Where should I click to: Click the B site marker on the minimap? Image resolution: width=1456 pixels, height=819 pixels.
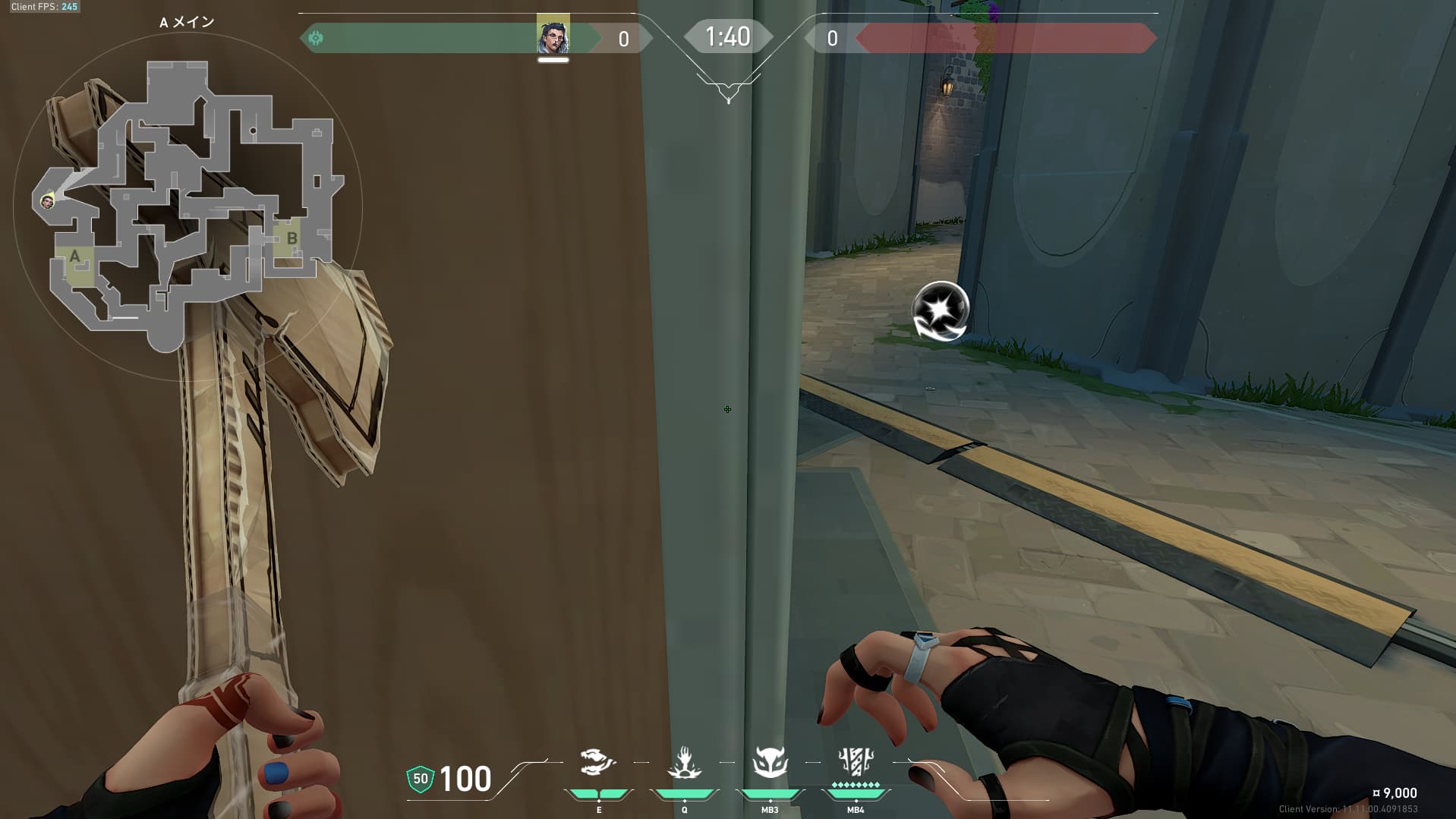pyautogui.click(x=292, y=238)
